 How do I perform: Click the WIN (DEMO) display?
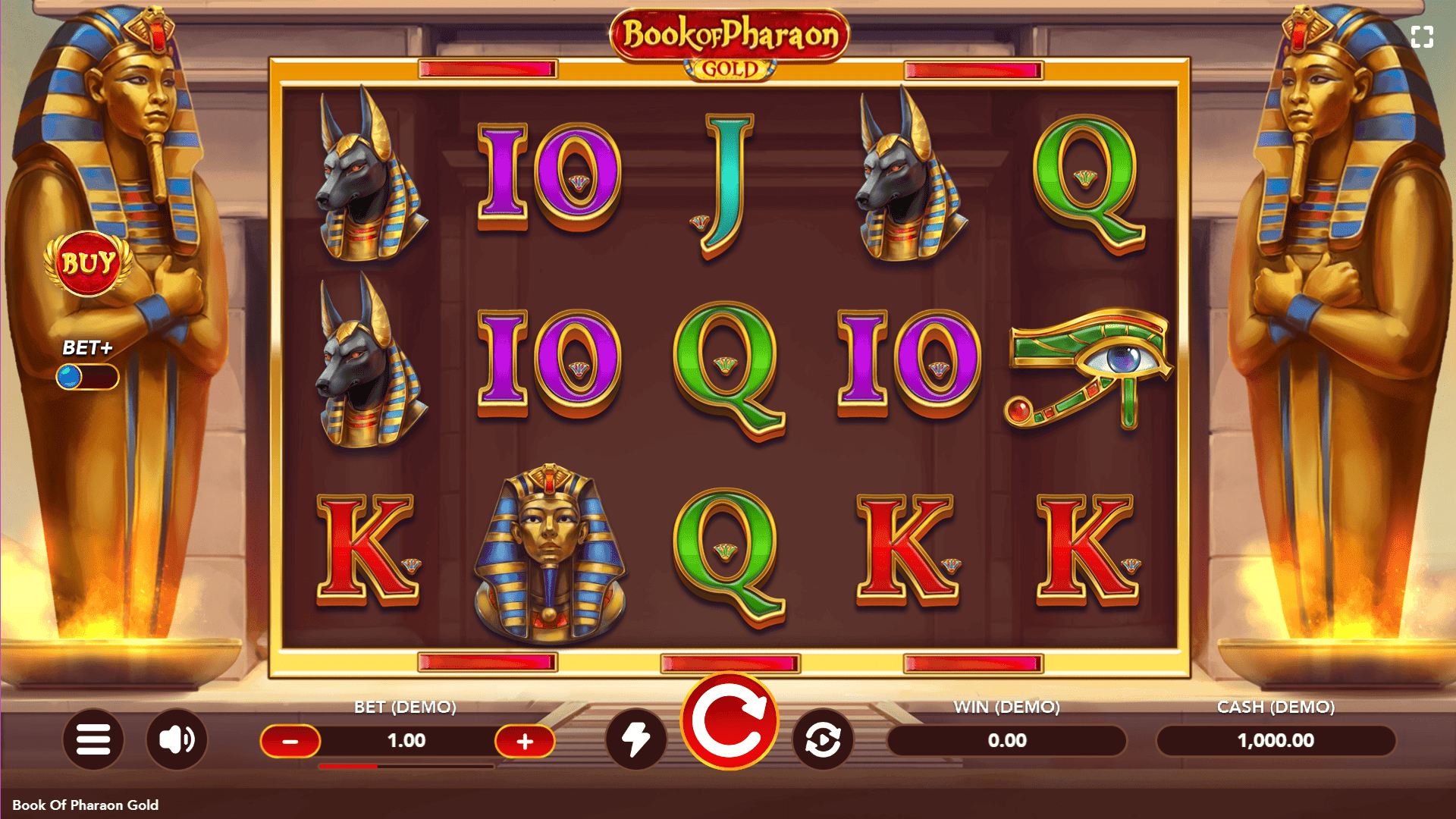[1009, 740]
